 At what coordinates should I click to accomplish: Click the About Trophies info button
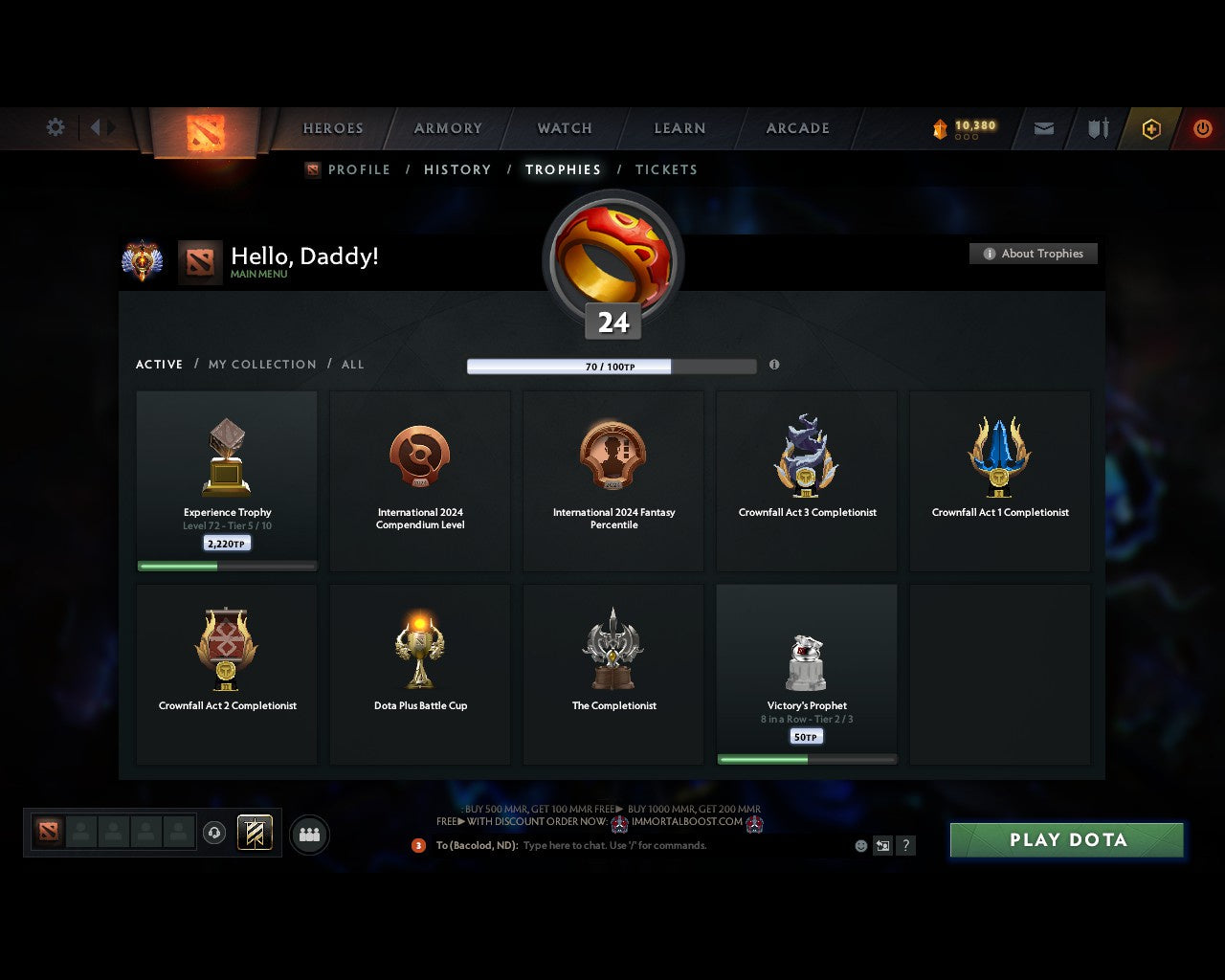(x=1034, y=254)
